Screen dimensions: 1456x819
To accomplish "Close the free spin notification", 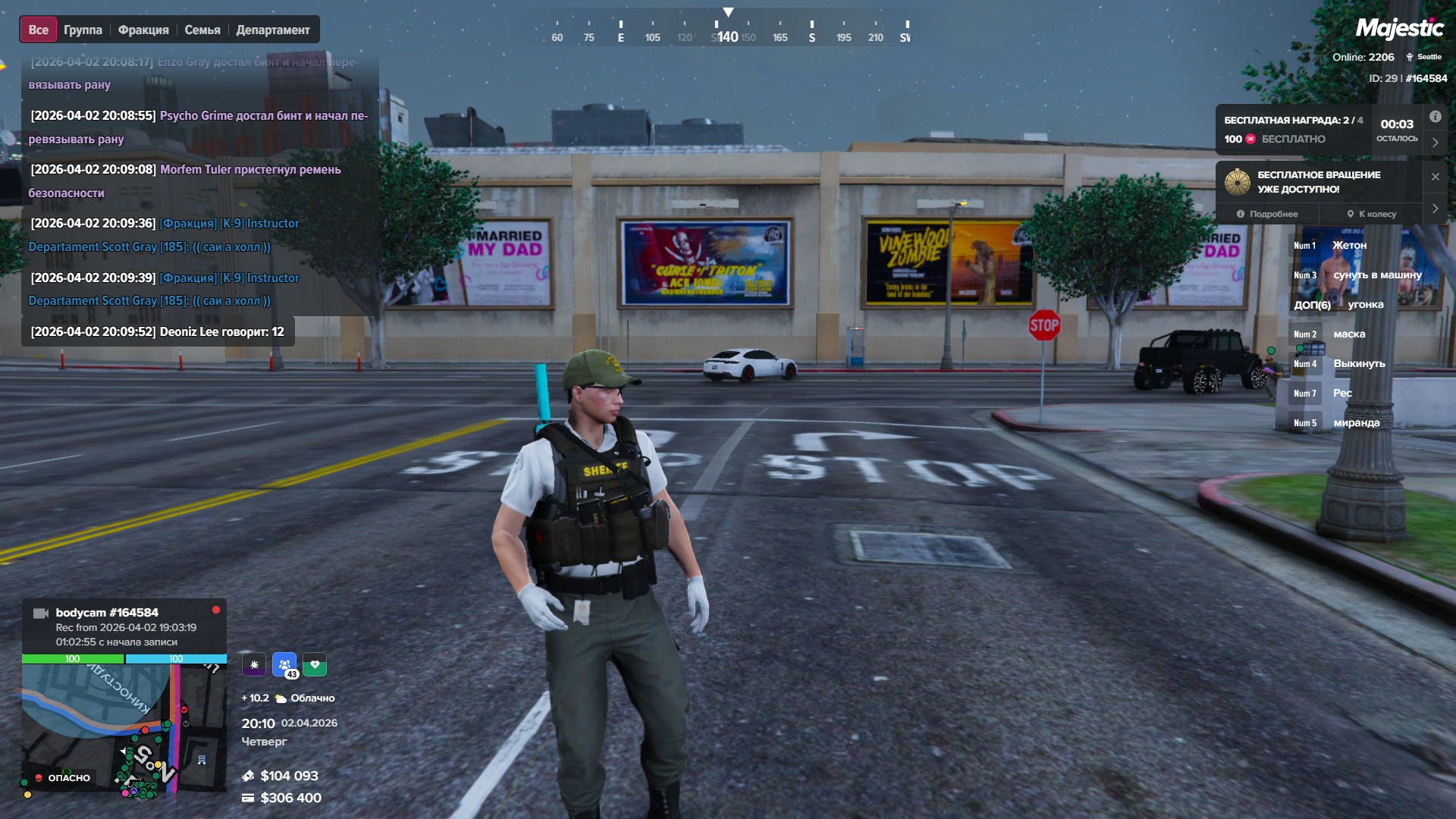I will [x=1436, y=177].
